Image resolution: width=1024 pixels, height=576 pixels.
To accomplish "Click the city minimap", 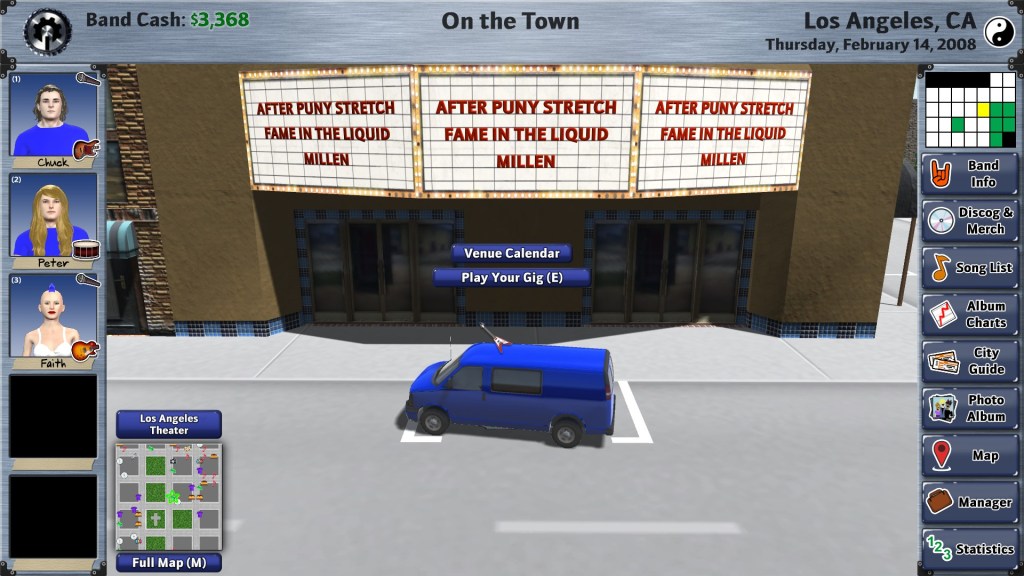I will tap(168, 497).
